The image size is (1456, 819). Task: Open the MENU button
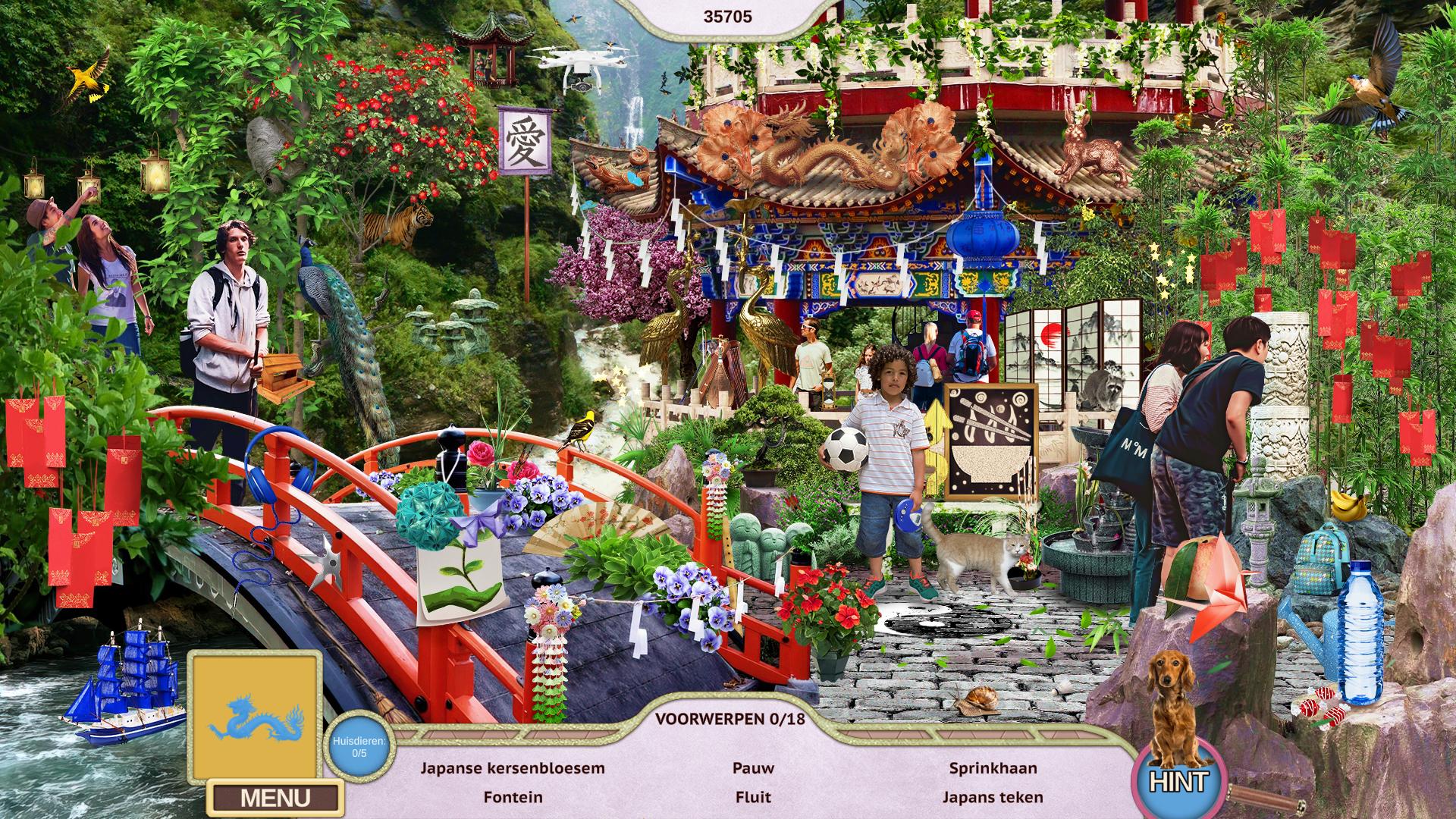tap(275, 798)
